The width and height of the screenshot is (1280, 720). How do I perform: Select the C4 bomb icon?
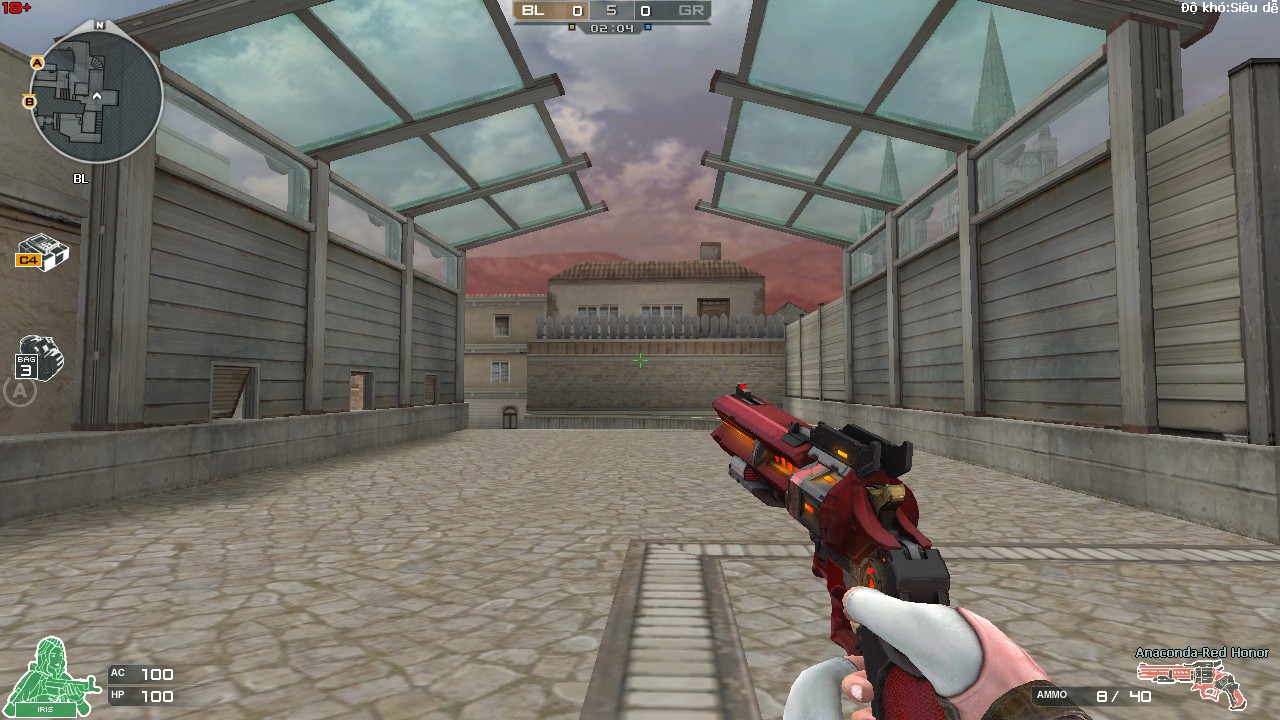pyautogui.click(x=43, y=253)
